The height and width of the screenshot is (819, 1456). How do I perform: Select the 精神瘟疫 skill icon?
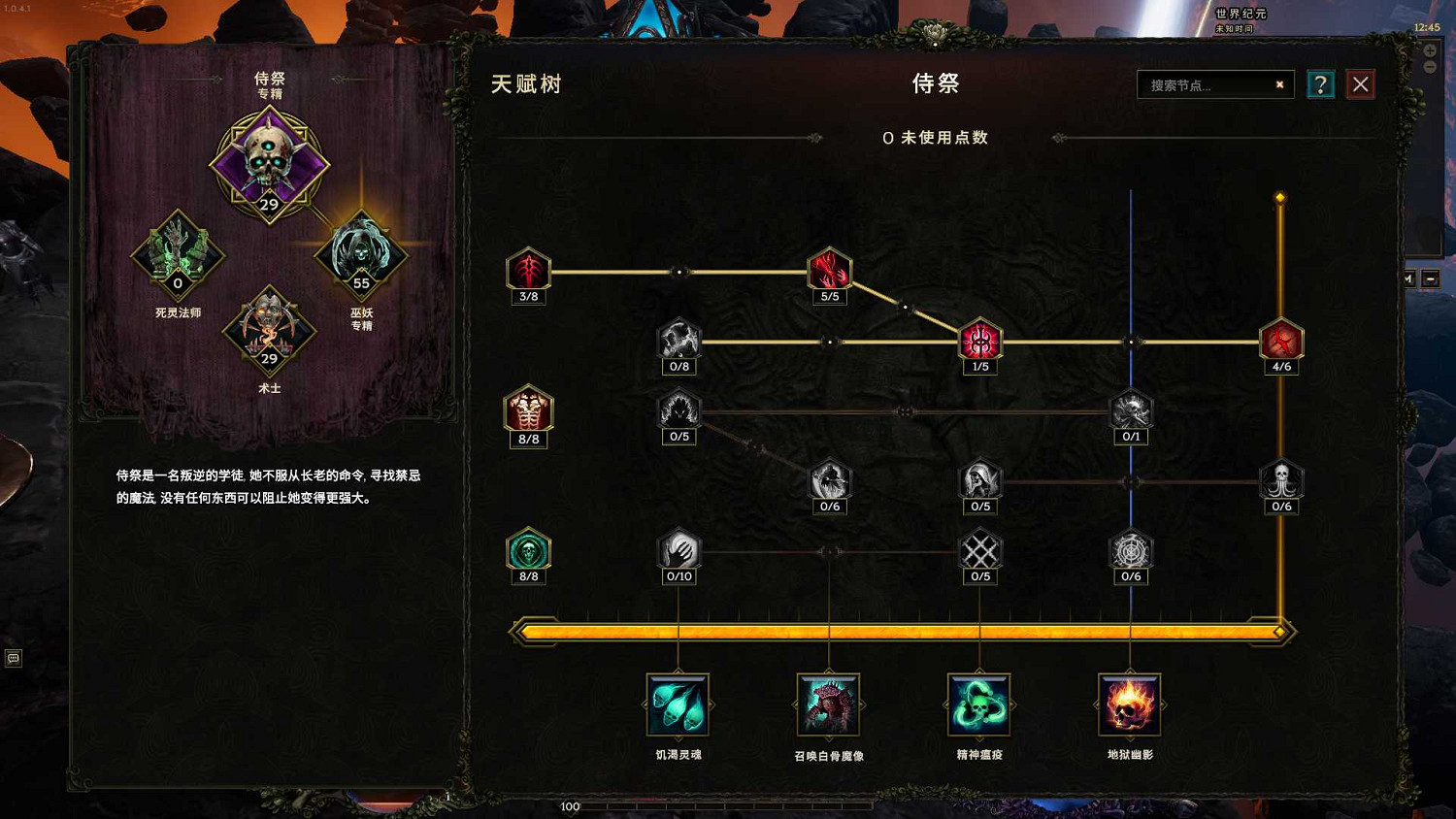(979, 705)
